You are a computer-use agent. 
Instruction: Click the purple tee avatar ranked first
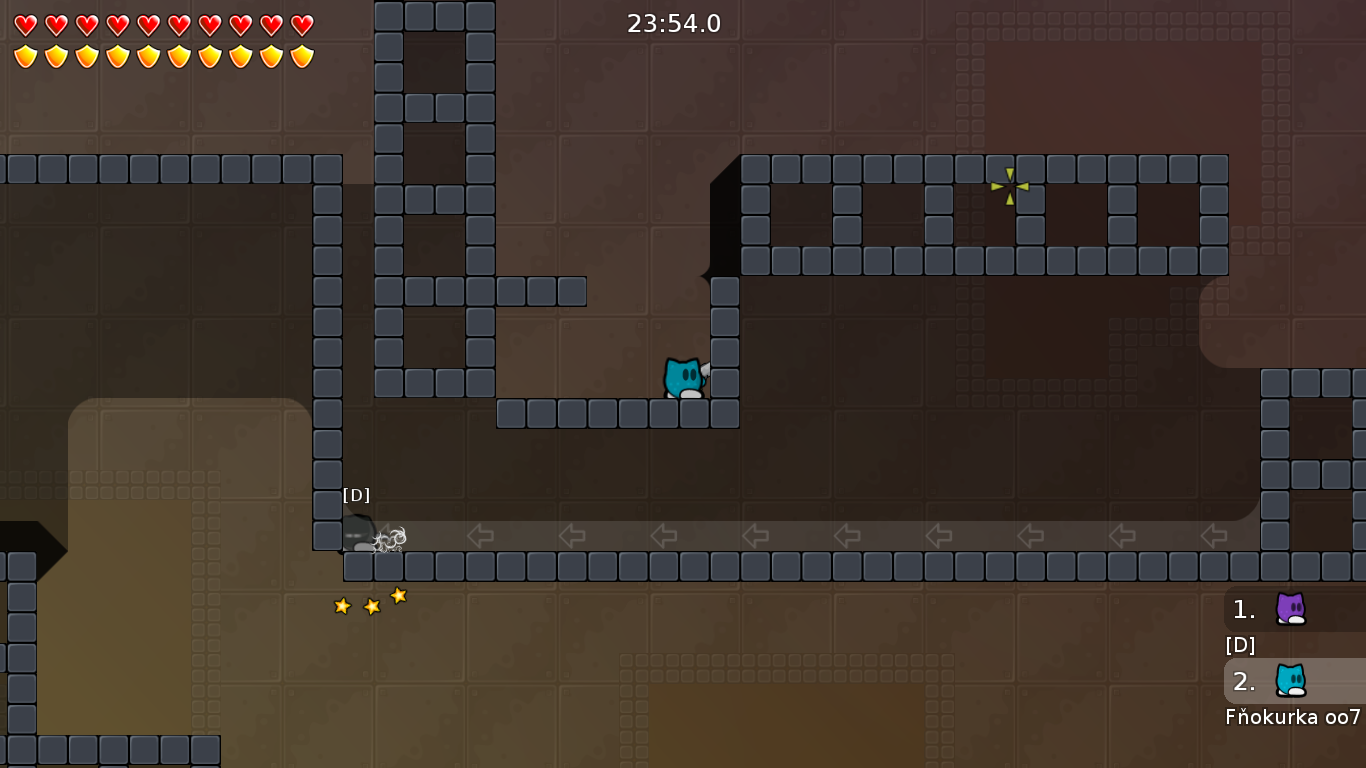(x=1291, y=609)
